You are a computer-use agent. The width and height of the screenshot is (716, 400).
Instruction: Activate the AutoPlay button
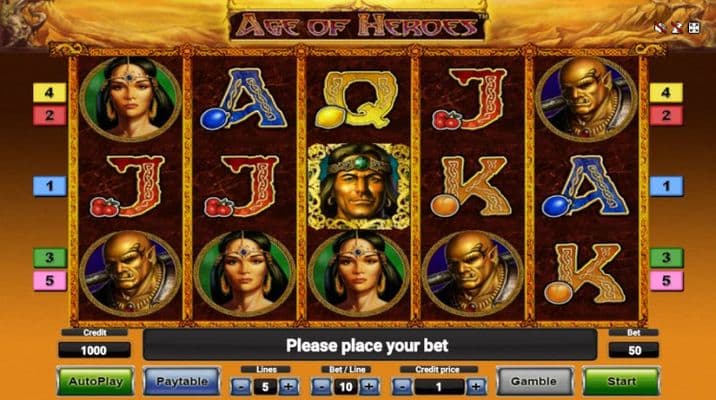(x=94, y=381)
